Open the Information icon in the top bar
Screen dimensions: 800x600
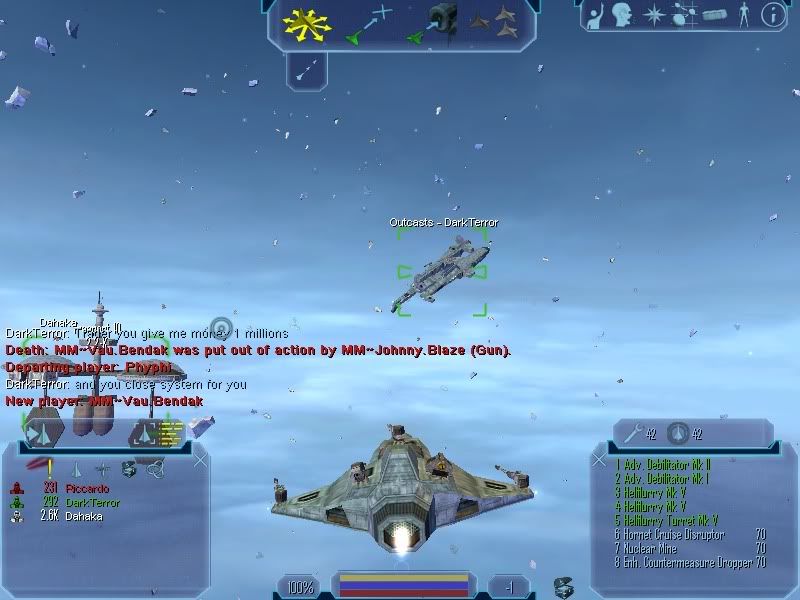tap(772, 14)
